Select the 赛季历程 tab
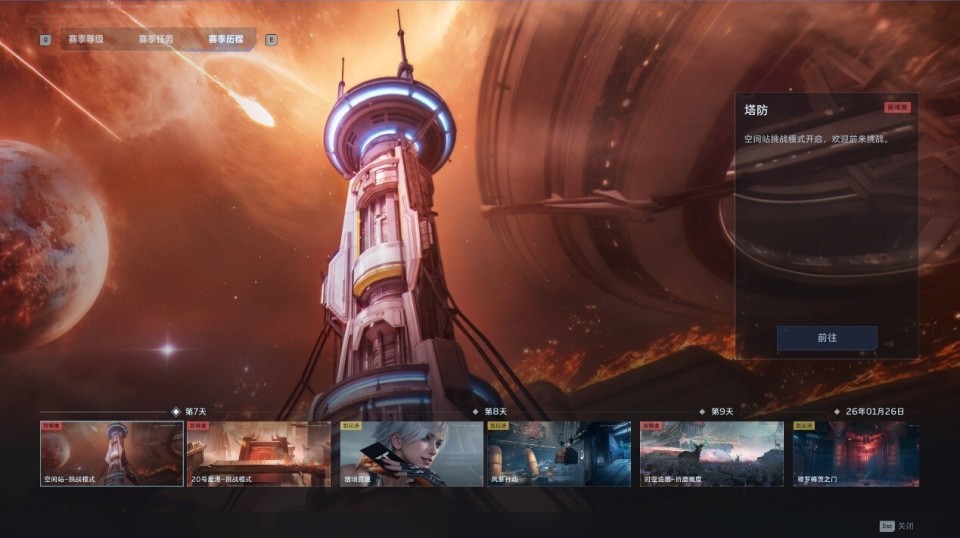 [x=226, y=40]
